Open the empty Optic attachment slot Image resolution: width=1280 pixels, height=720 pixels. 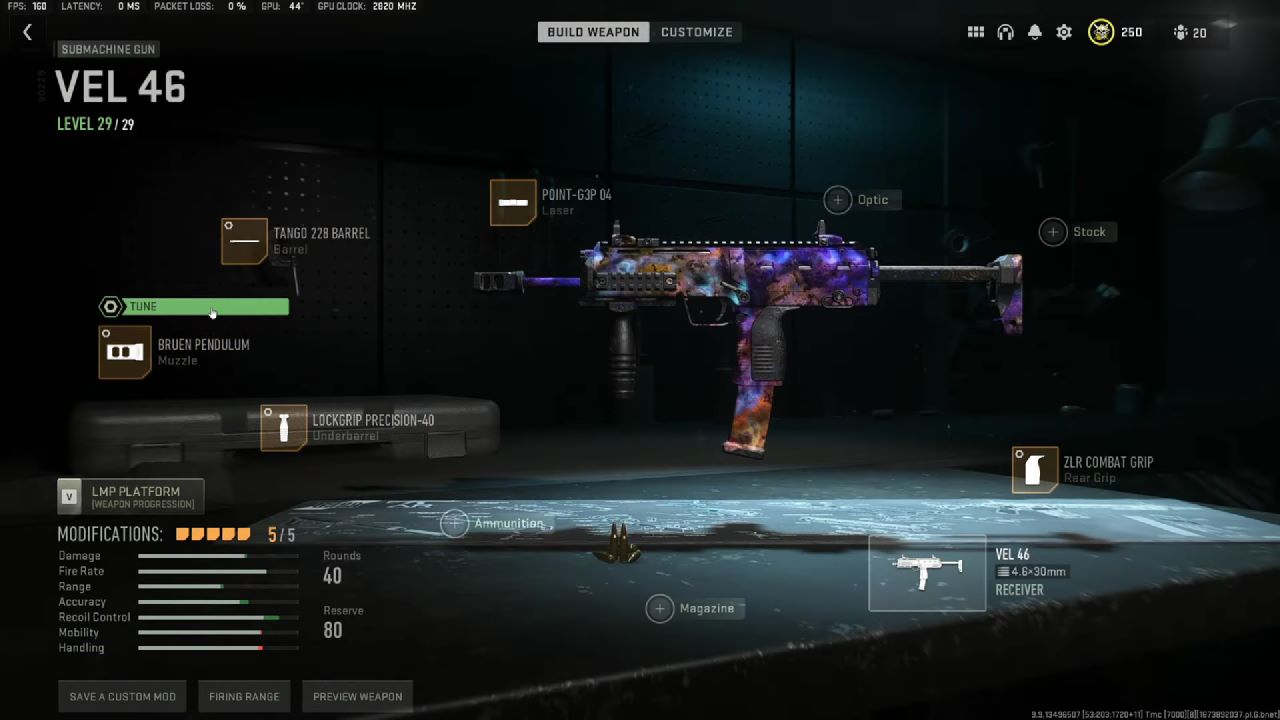pos(838,199)
